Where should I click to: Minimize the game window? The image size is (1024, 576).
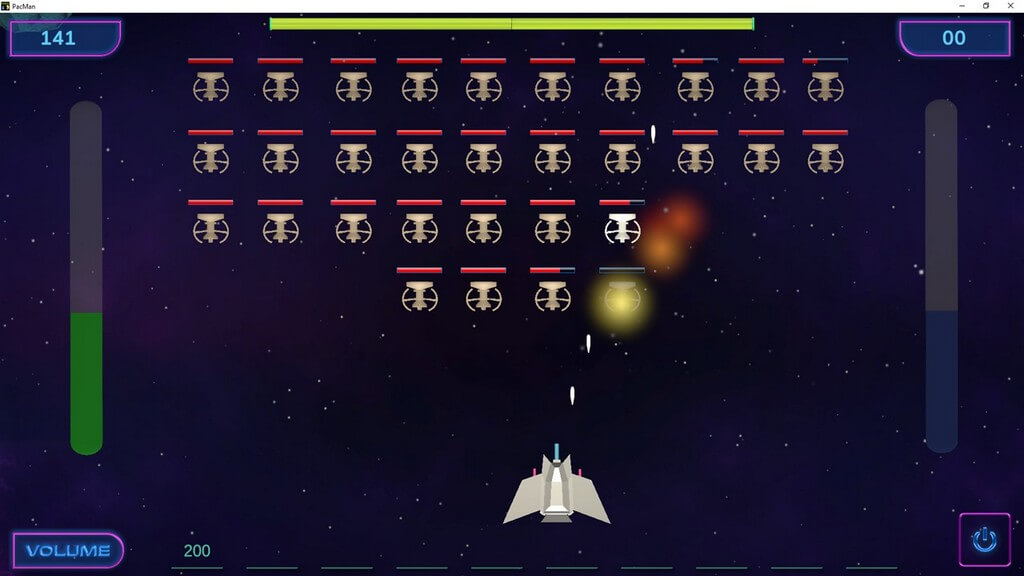959,6
